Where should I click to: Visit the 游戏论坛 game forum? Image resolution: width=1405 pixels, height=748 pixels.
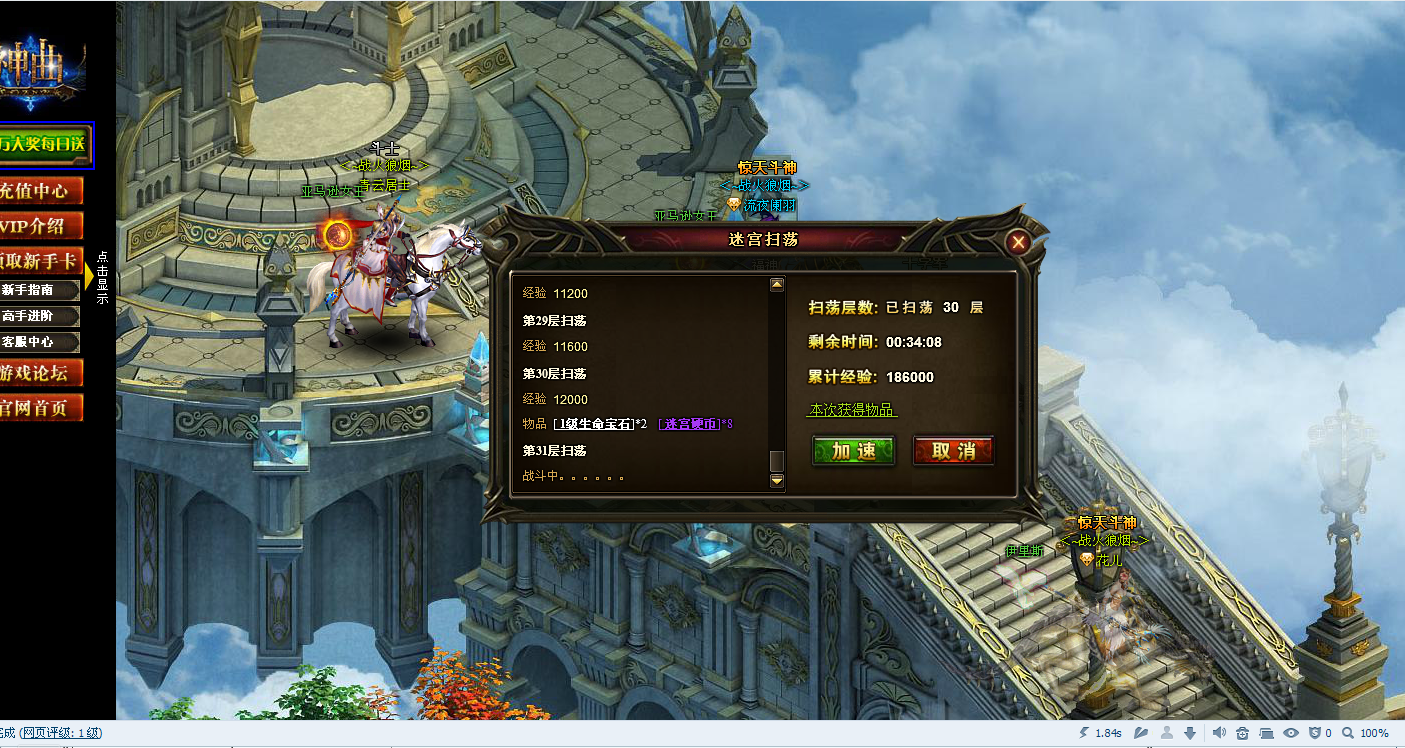pos(41,374)
